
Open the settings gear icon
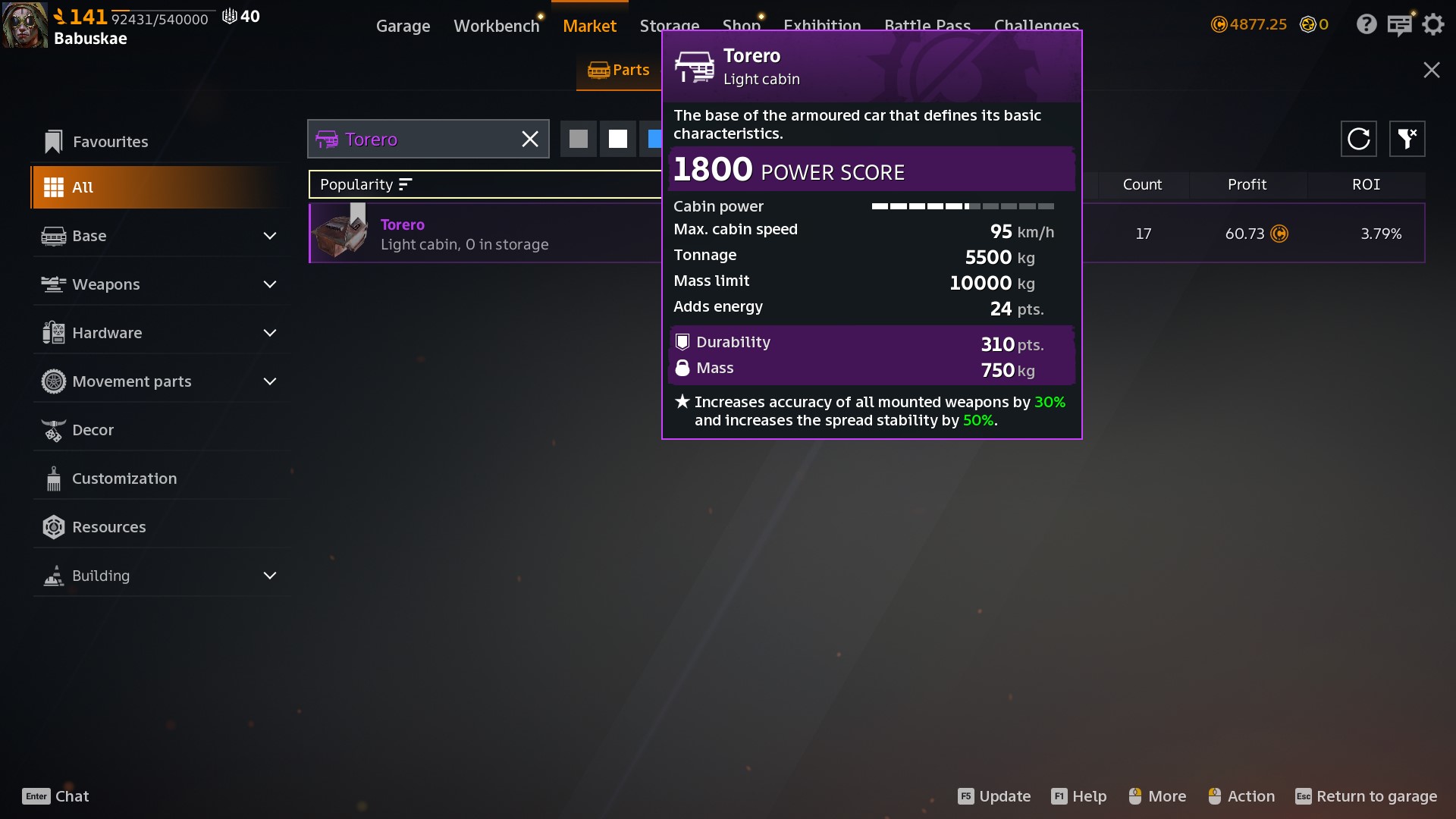[x=1432, y=24]
